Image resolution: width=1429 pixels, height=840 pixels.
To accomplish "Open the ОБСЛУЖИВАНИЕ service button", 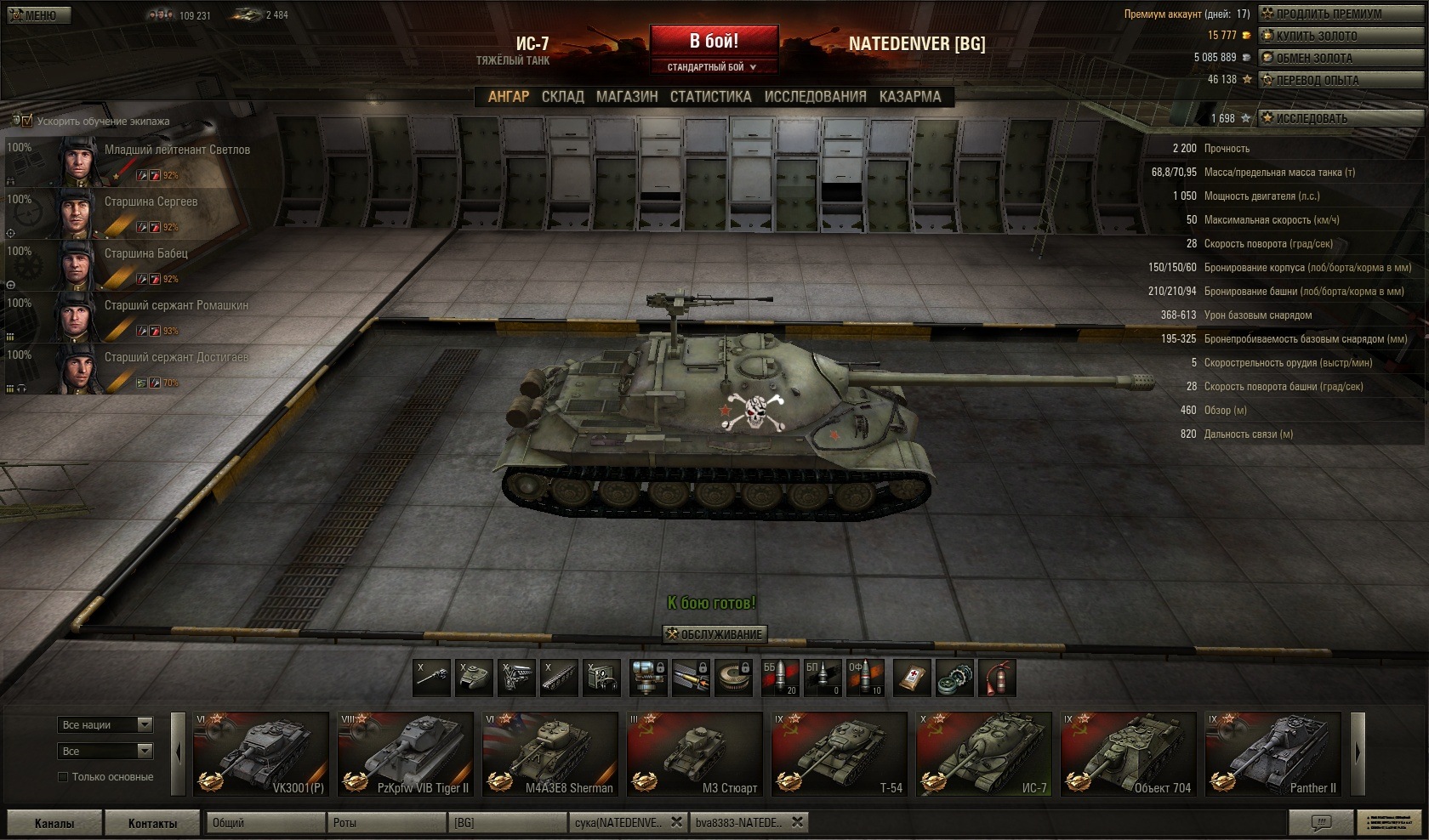I will [x=714, y=634].
